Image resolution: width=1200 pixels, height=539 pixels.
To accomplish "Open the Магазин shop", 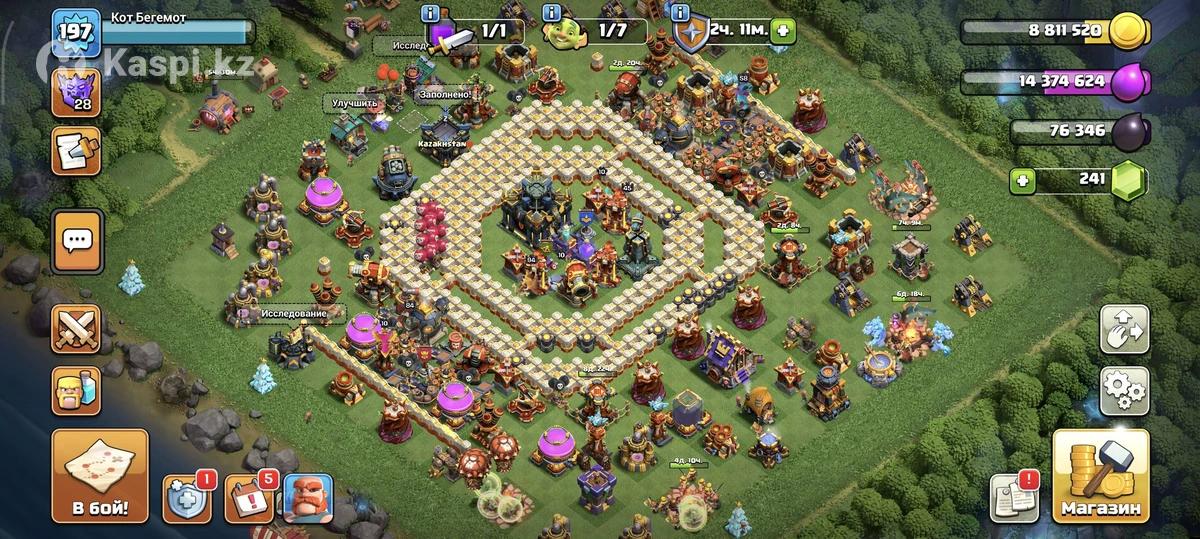I will [1101, 477].
